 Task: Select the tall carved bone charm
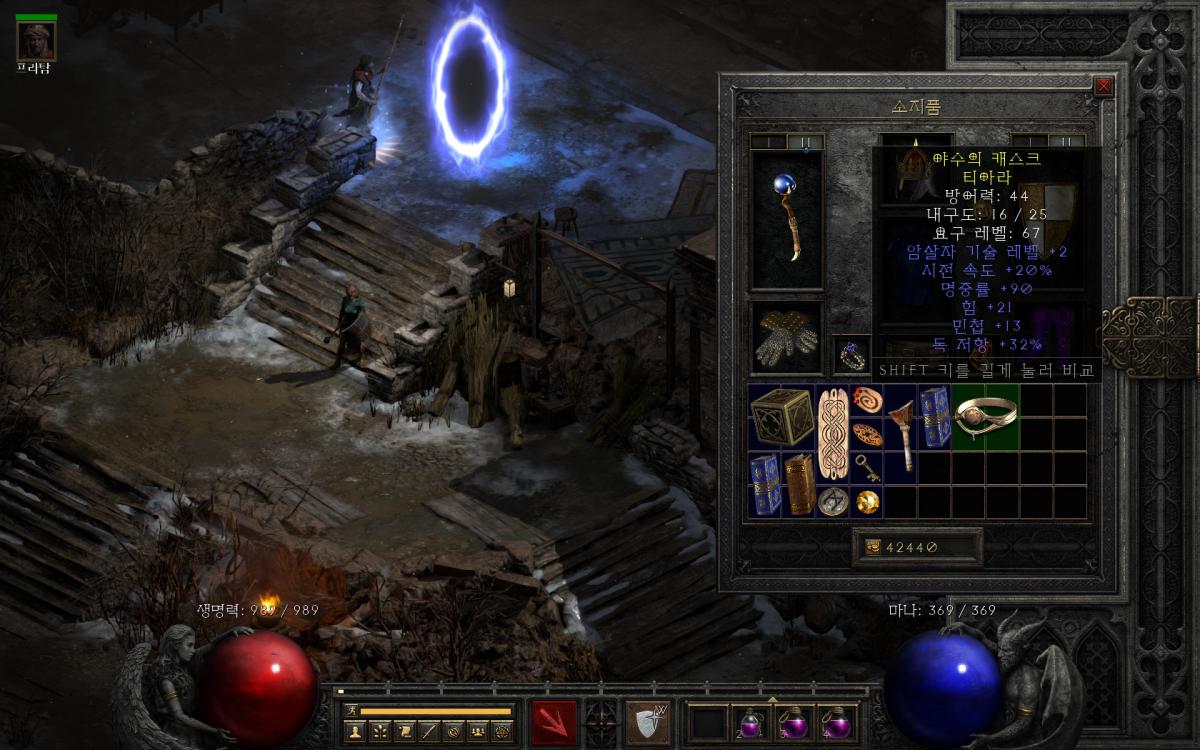832,434
